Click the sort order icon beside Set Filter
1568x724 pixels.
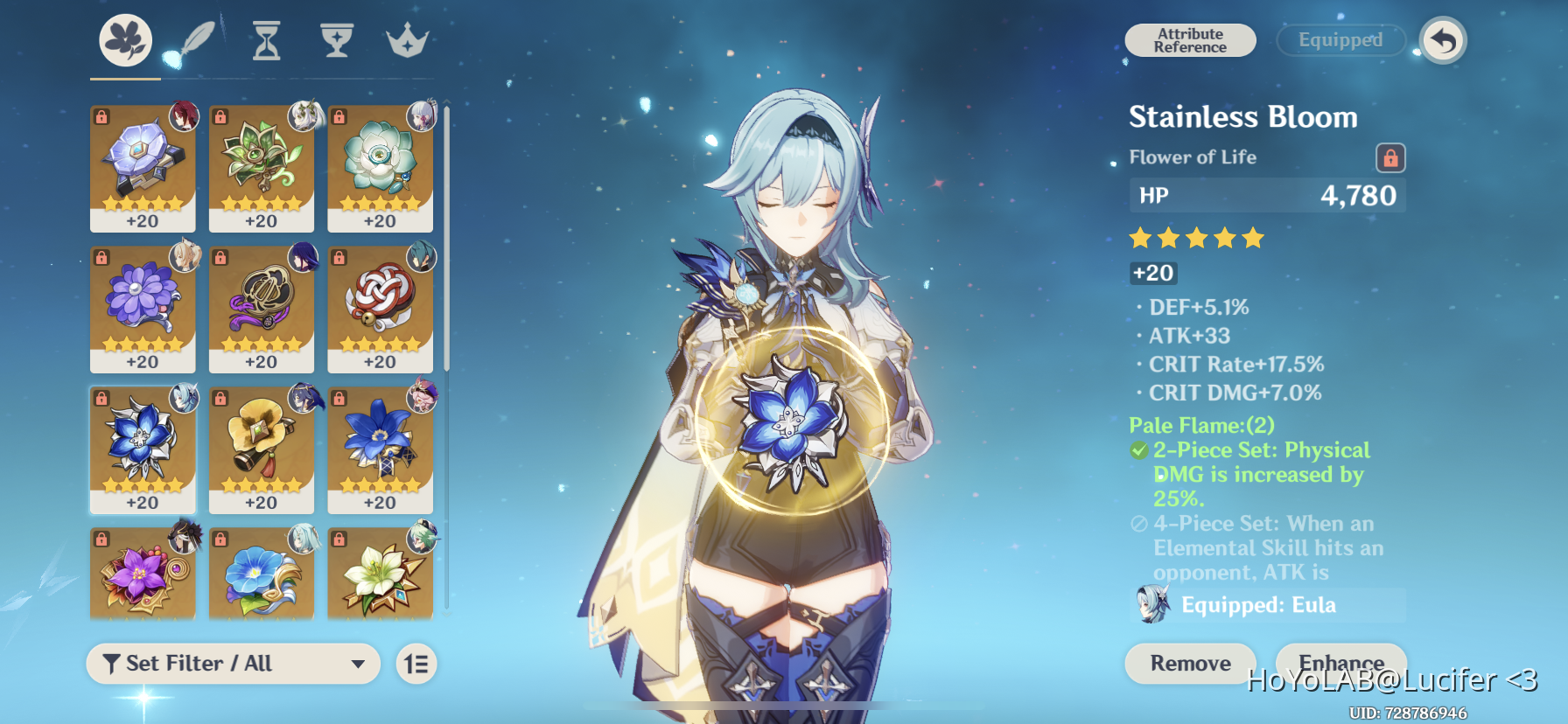pos(416,664)
